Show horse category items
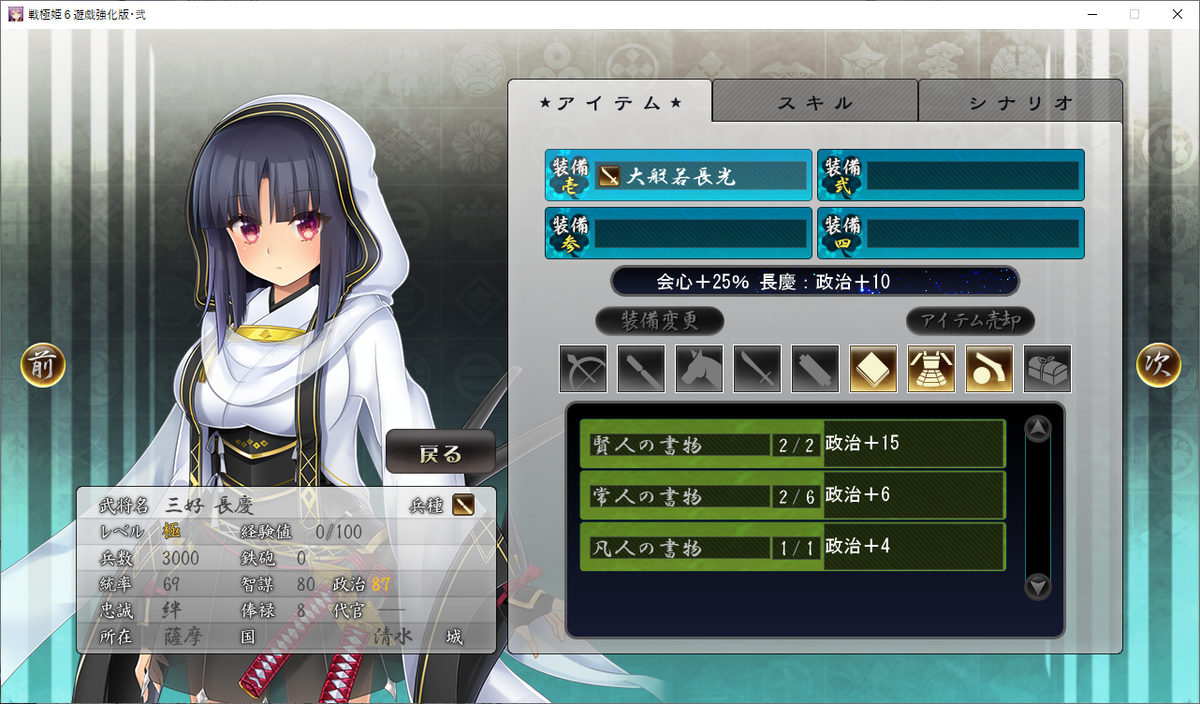The height and width of the screenshot is (704, 1200). point(699,369)
